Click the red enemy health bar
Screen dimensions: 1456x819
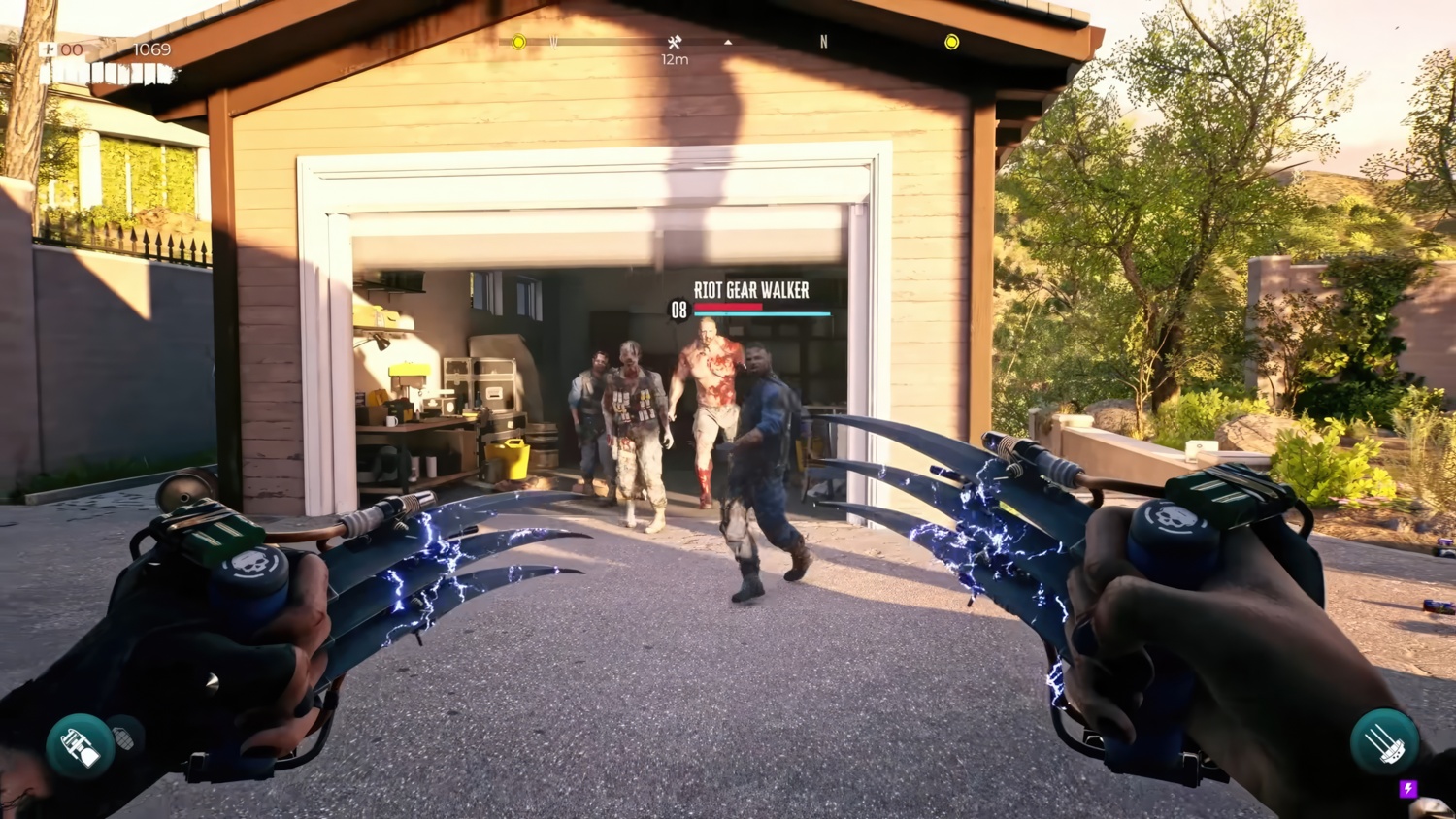[728, 305]
